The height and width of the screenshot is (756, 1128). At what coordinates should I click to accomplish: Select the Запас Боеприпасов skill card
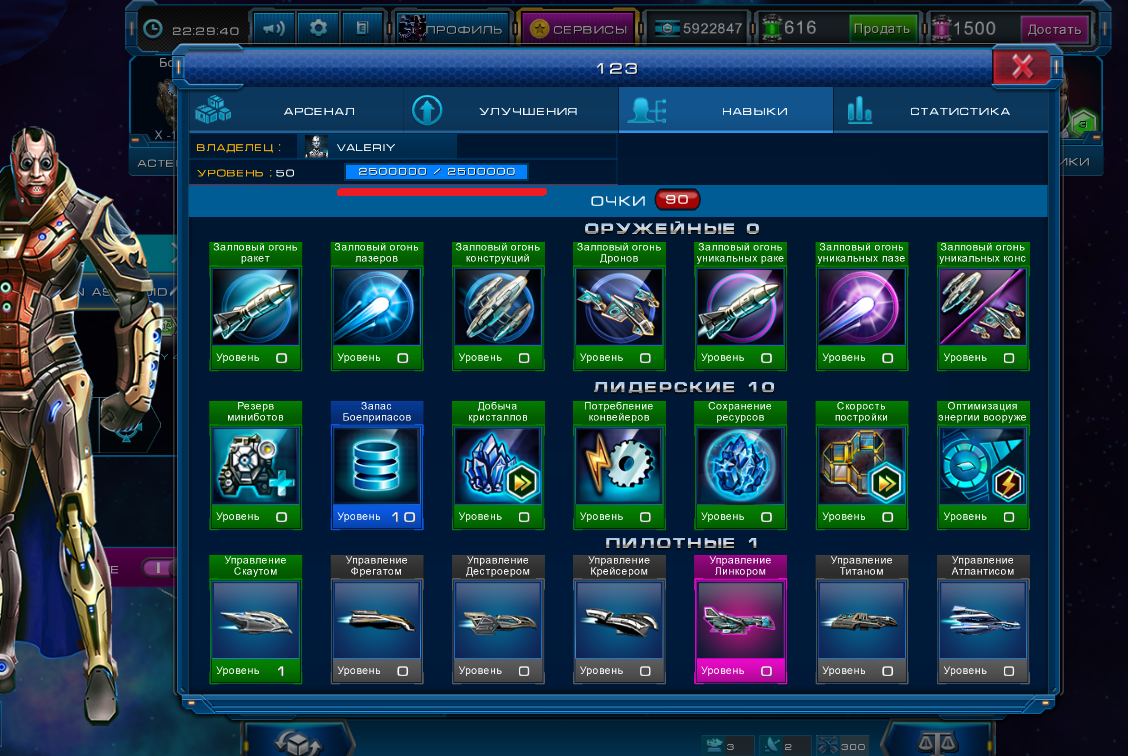pyautogui.click(x=377, y=465)
